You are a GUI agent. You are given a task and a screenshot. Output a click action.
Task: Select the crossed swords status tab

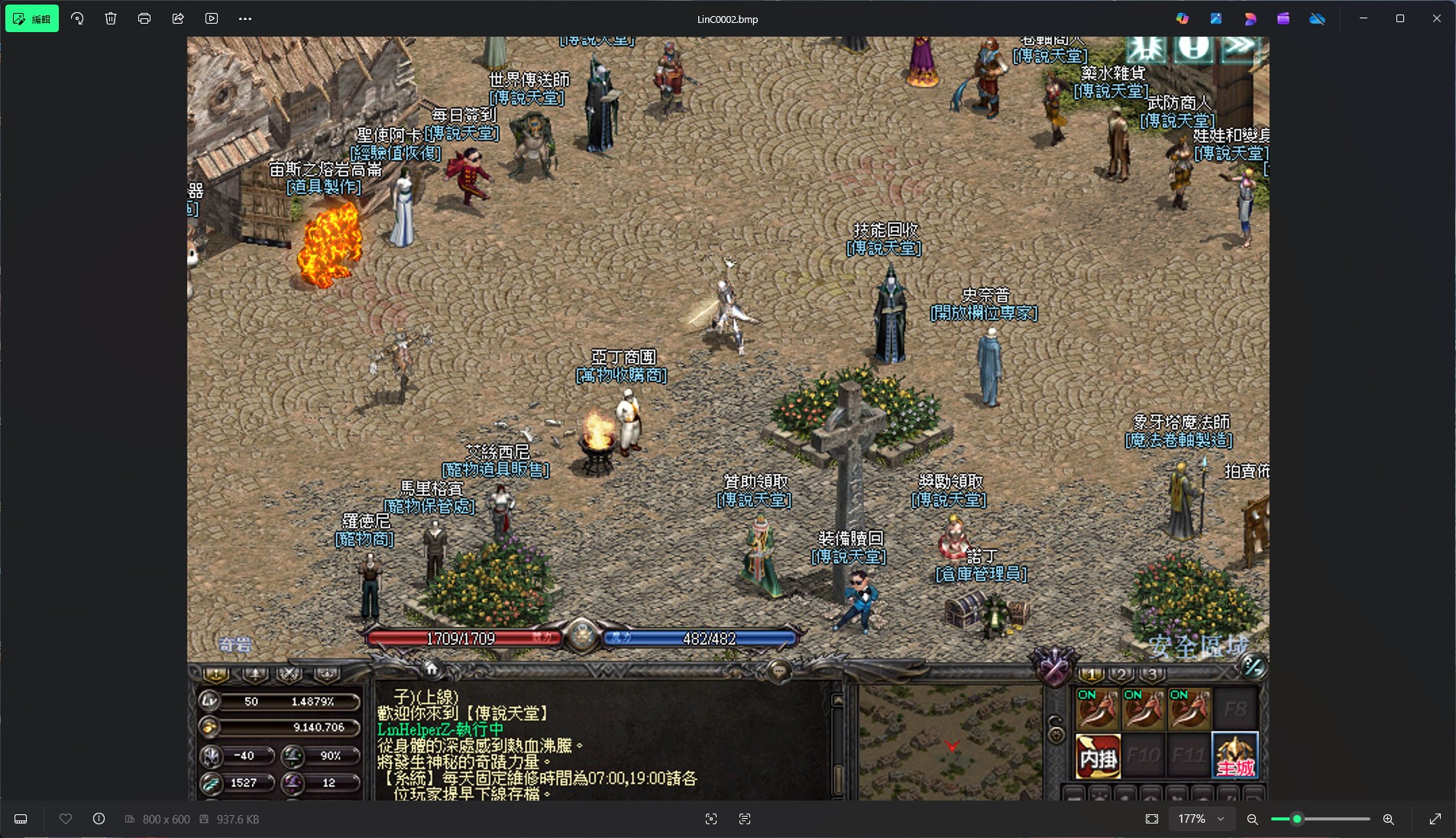pyautogui.click(x=290, y=674)
